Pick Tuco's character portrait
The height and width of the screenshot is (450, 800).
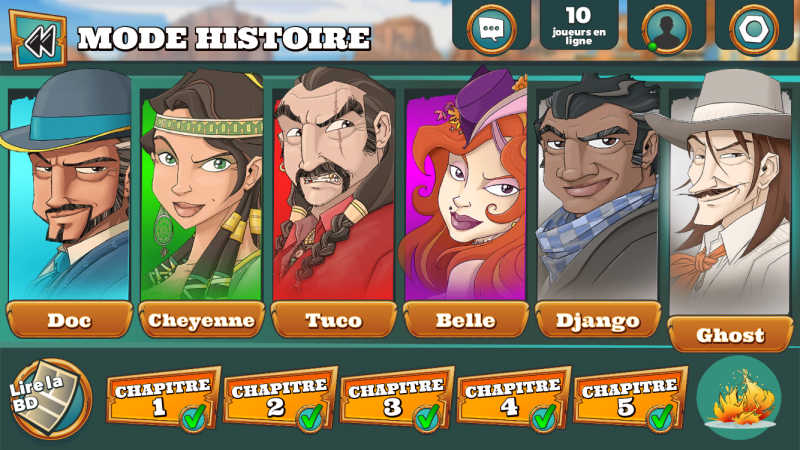333,190
